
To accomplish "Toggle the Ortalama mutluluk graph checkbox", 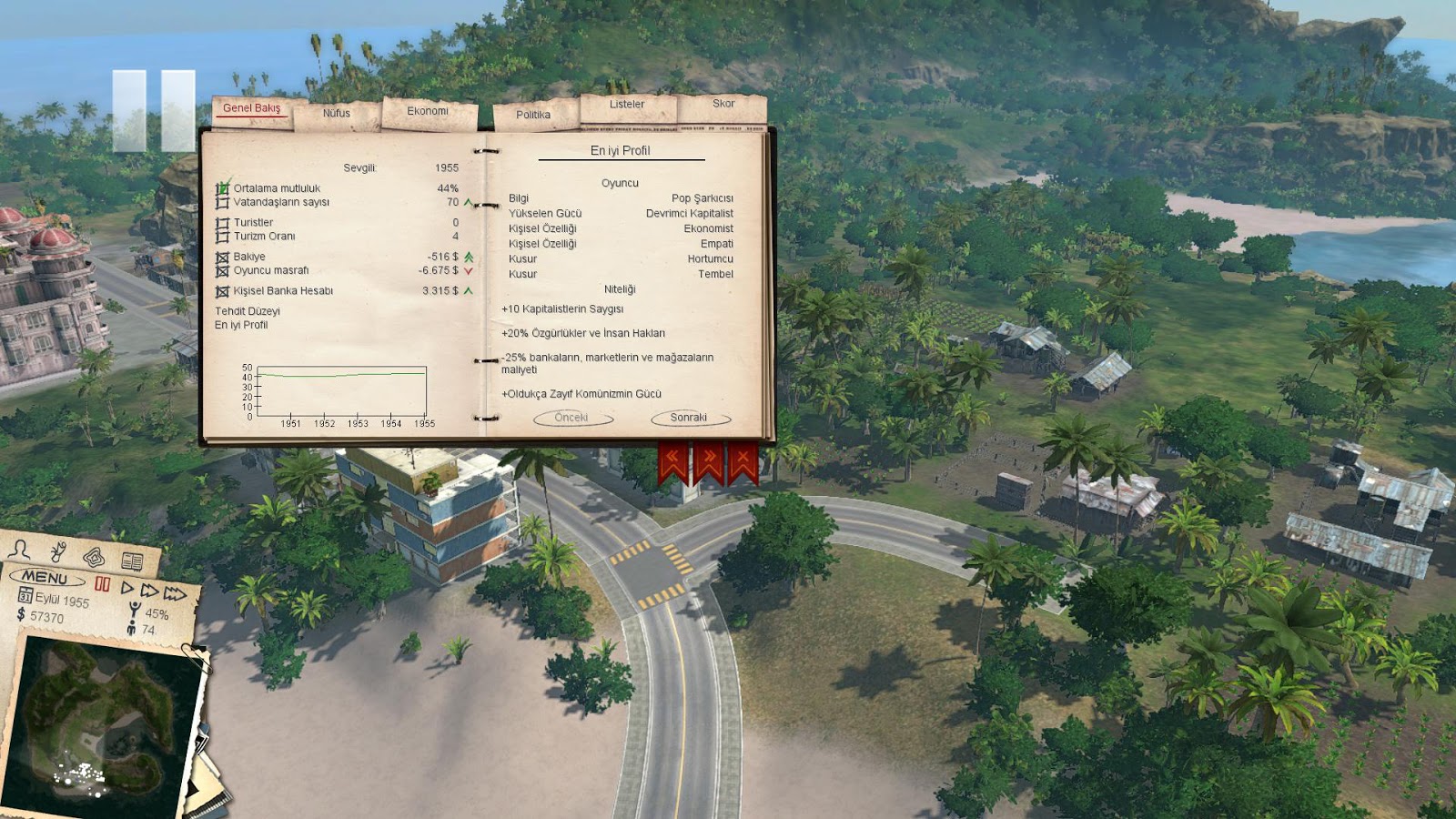I will pyautogui.click(x=222, y=188).
